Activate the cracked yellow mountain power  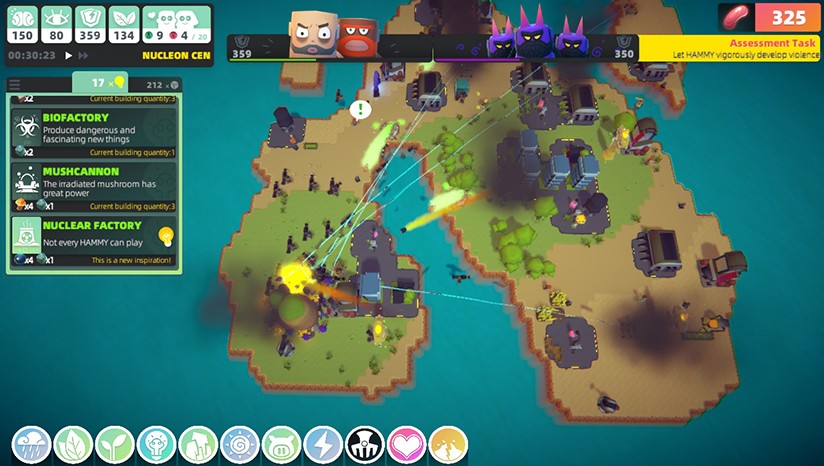pyautogui.click(x=448, y=445)
